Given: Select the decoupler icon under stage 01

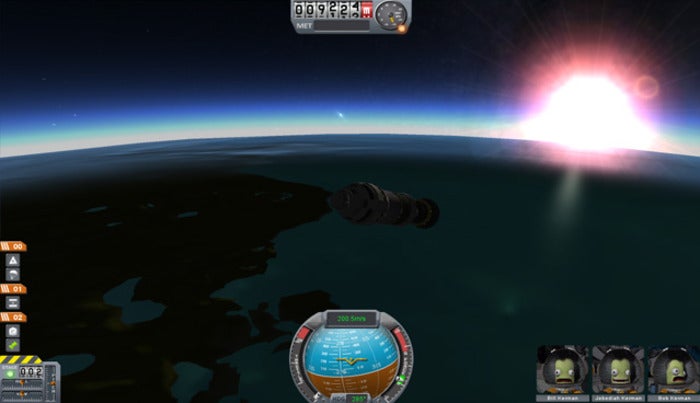Looking at the screenshot, I should (x=15, y=302).
